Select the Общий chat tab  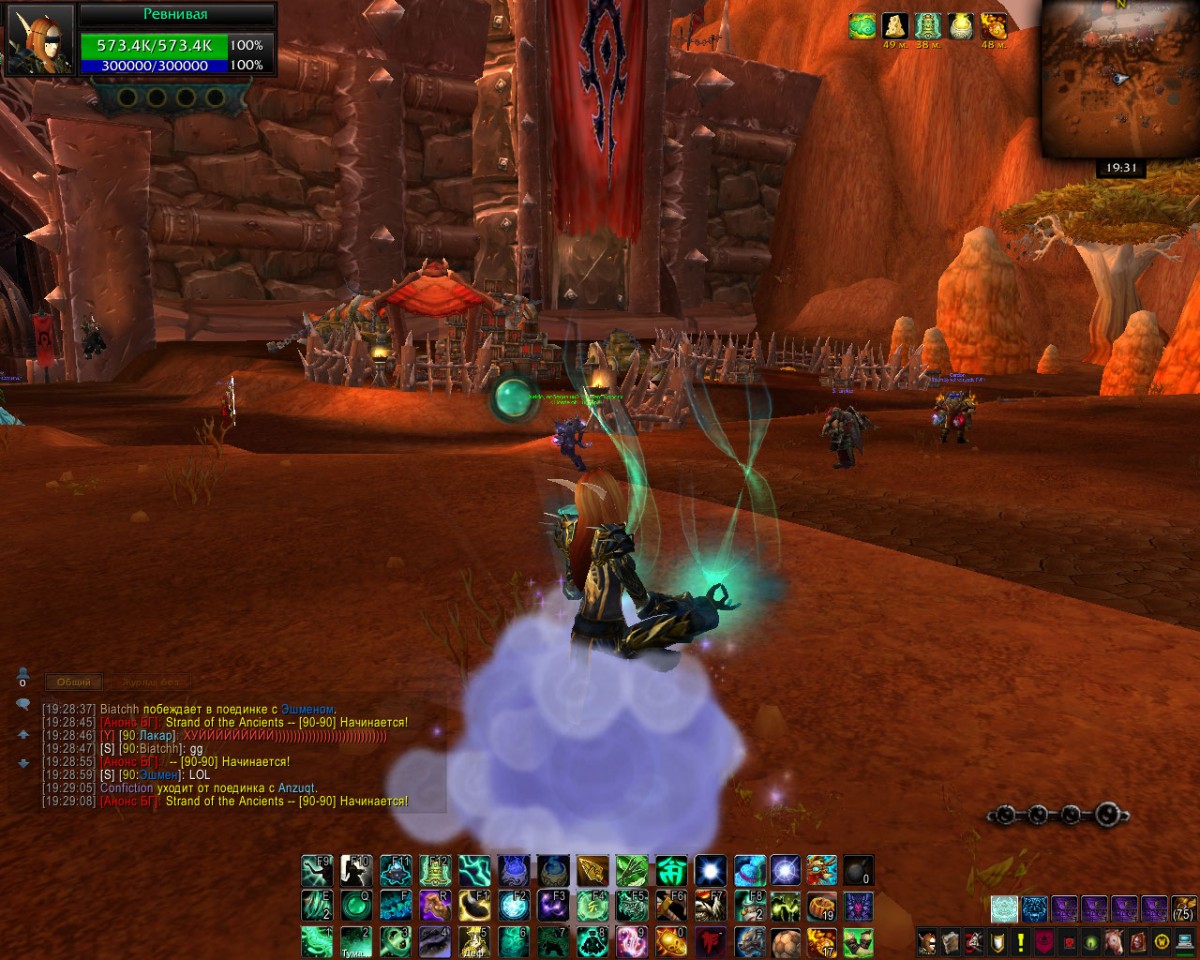coord(74,682)
